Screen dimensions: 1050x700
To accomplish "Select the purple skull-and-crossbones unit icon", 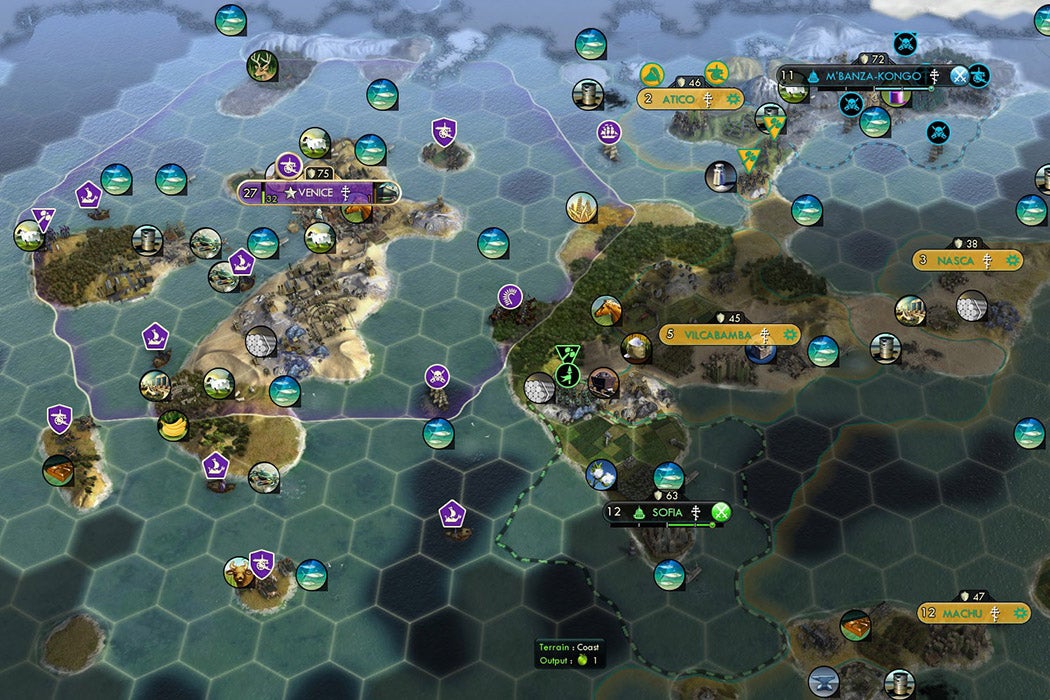I will point(436,377).
